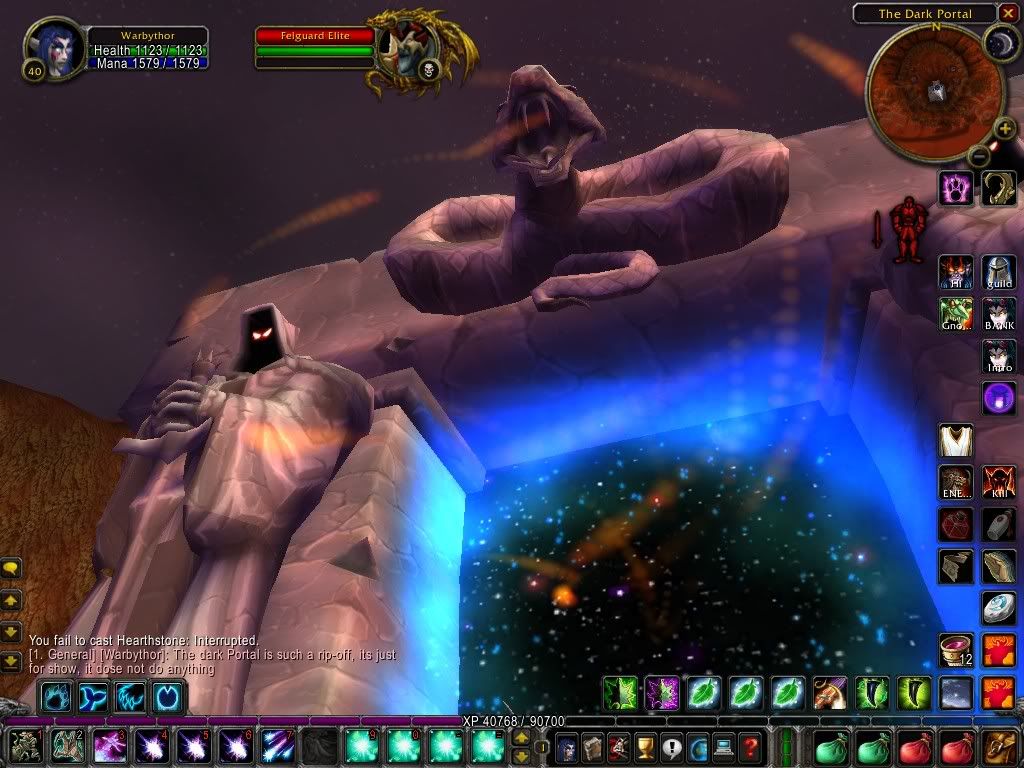The height and width of the screenshot is (768, 1024).
Task: Zoom in the minimap with plus button
Action: [x=1004, y=128]
